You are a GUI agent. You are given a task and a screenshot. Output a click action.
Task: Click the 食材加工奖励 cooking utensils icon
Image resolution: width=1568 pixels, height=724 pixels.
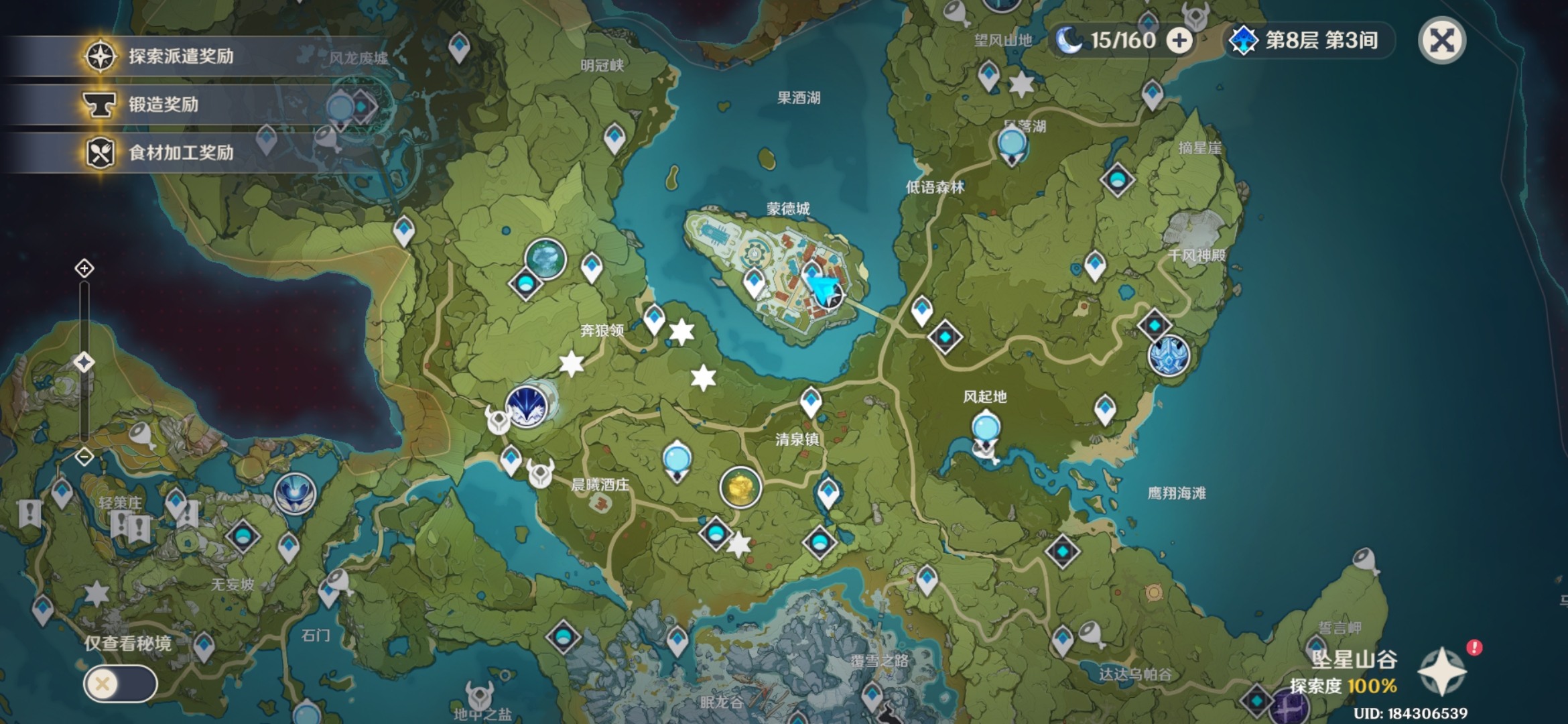[101, 151]
